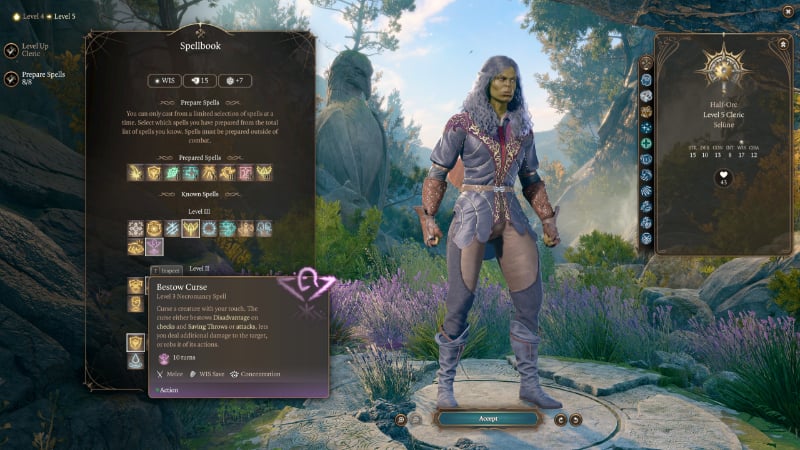Rotate the character model right
Viewport: 800px width, 450px height.
point(575,419)
